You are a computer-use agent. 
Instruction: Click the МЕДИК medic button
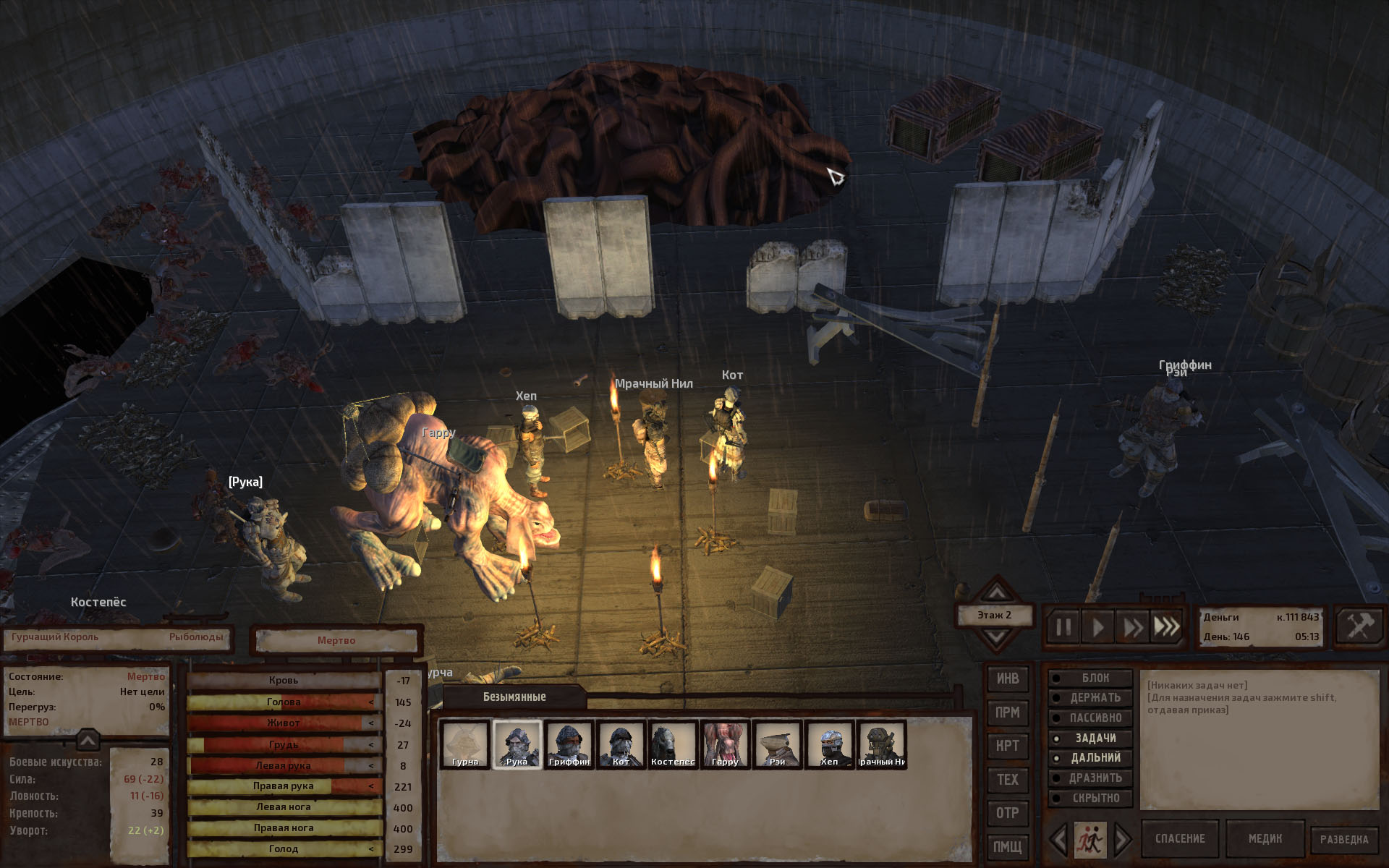click(x=1265, y=839)
